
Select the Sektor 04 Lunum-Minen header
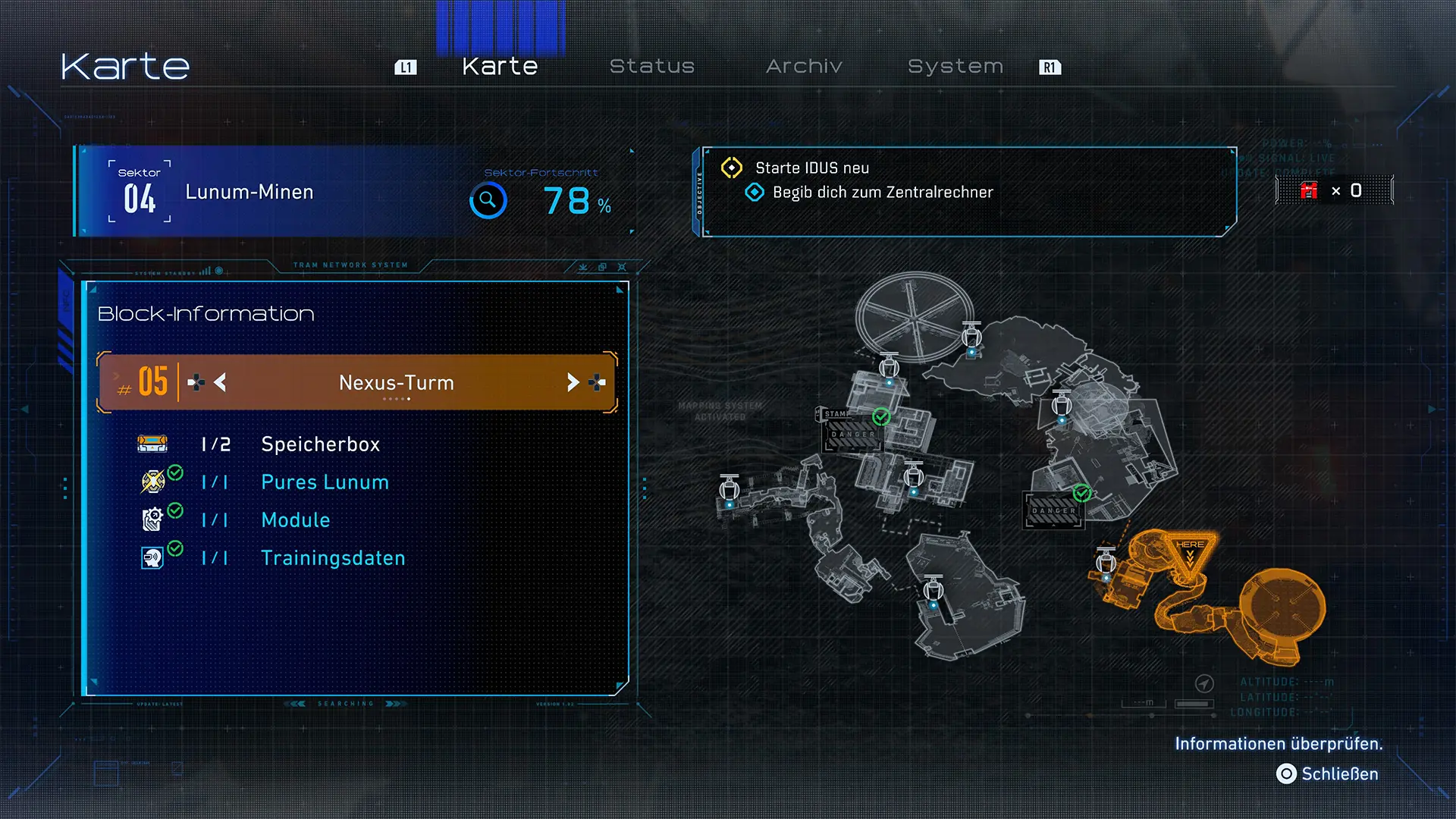(x=249, y=192)
